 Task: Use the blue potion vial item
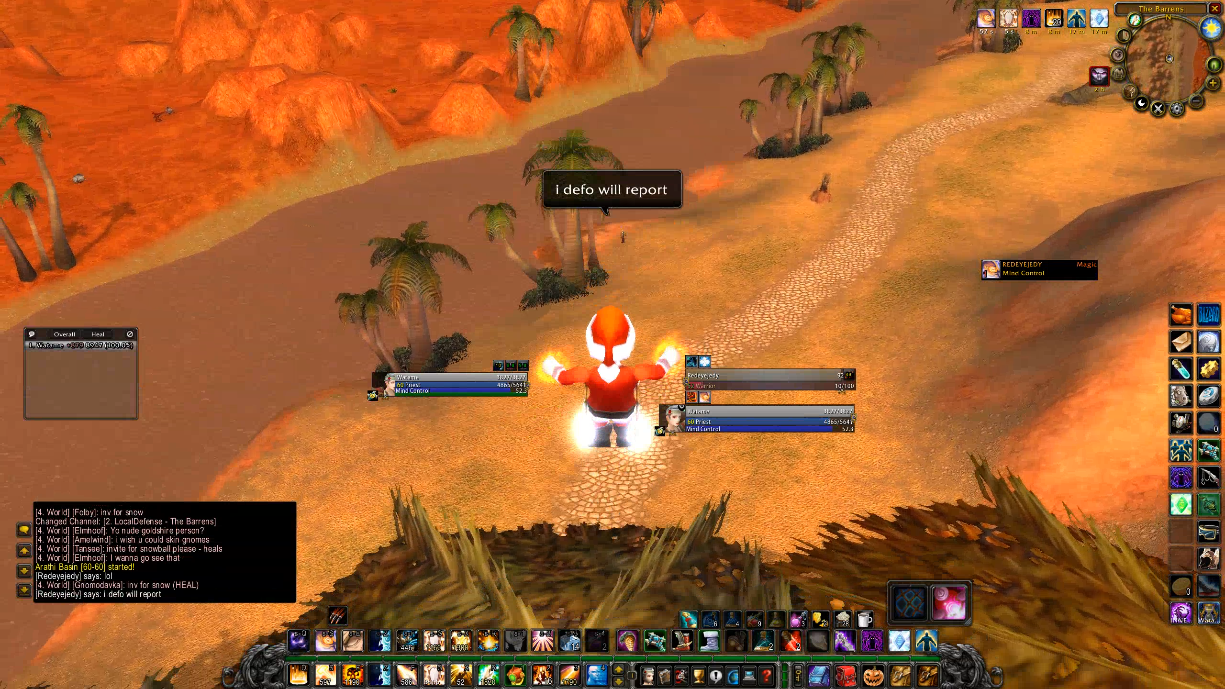[x=1181, y=368]
